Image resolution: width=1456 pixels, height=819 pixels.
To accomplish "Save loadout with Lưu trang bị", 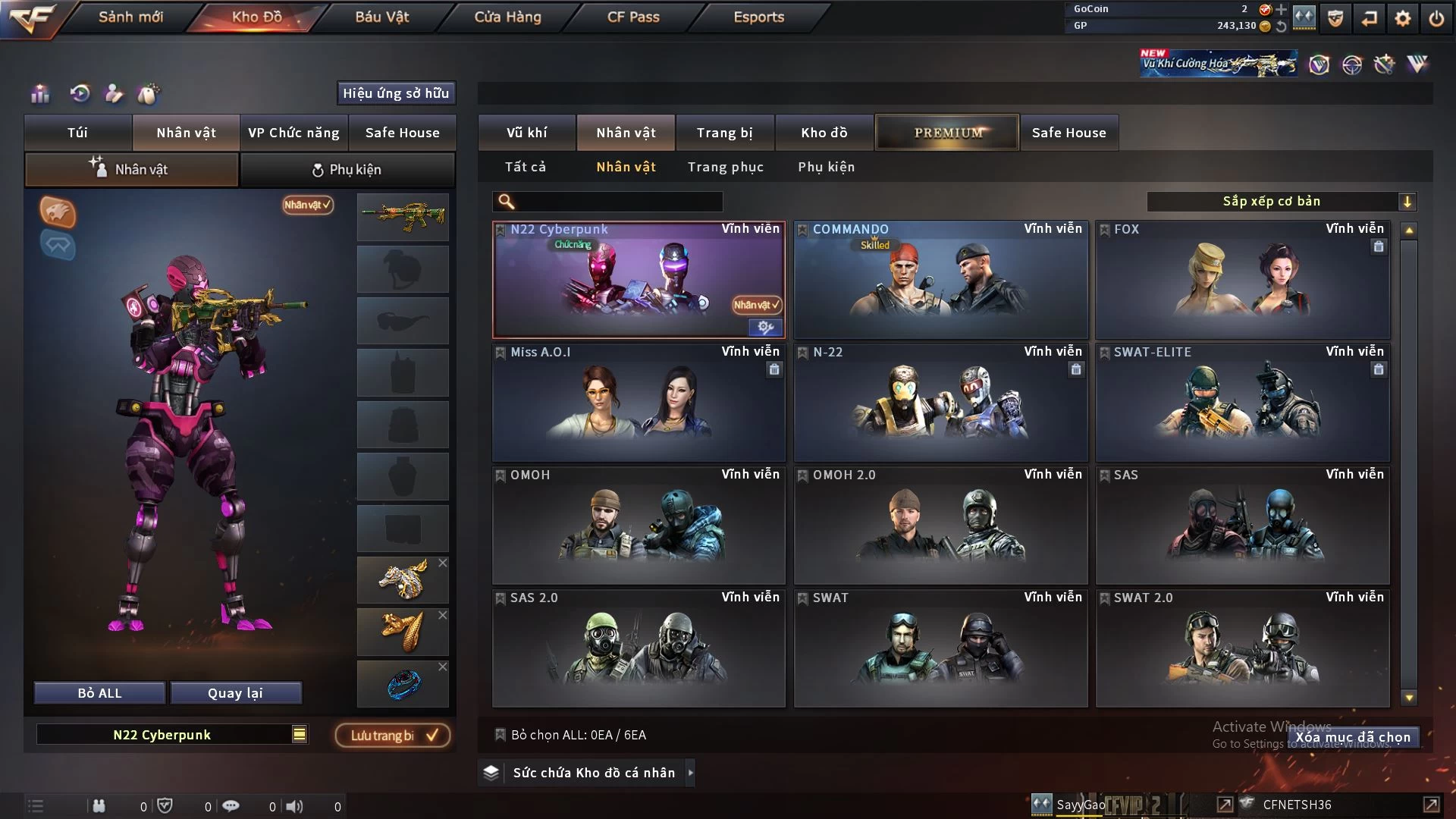I will pyautogui.click(x=393, y=736).
